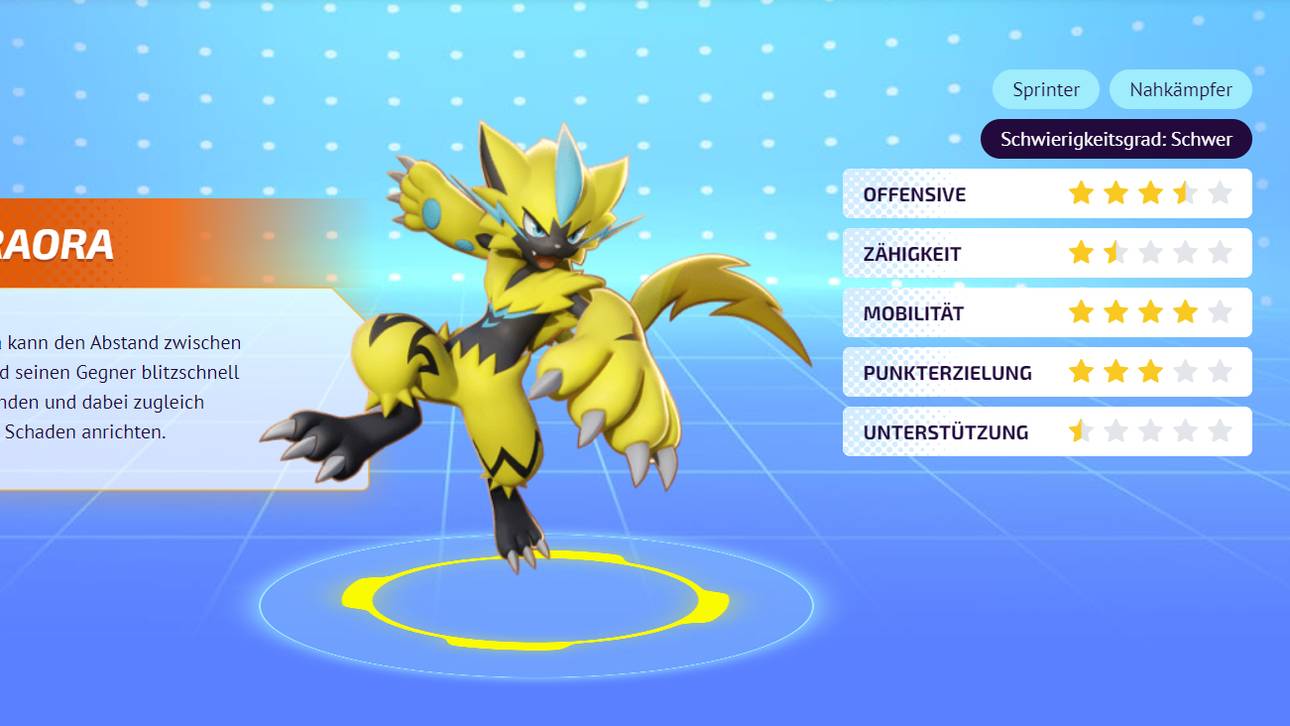Click the half star in the Unterstützung row
The height and width of the screenshot is (726, 1290).
coord(1081,431)
